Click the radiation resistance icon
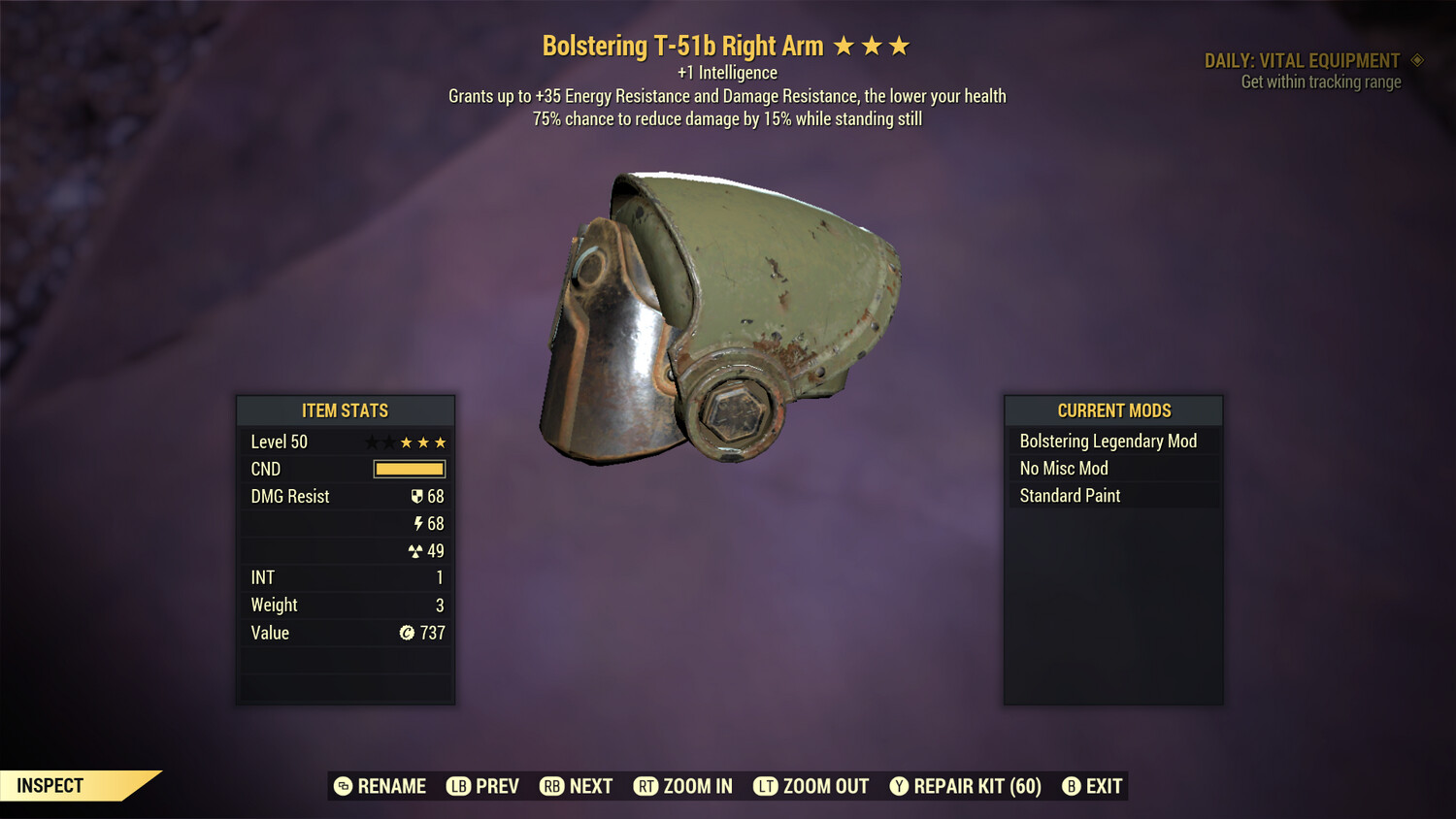Viewport: 1456px width, 819px height. 418,550
